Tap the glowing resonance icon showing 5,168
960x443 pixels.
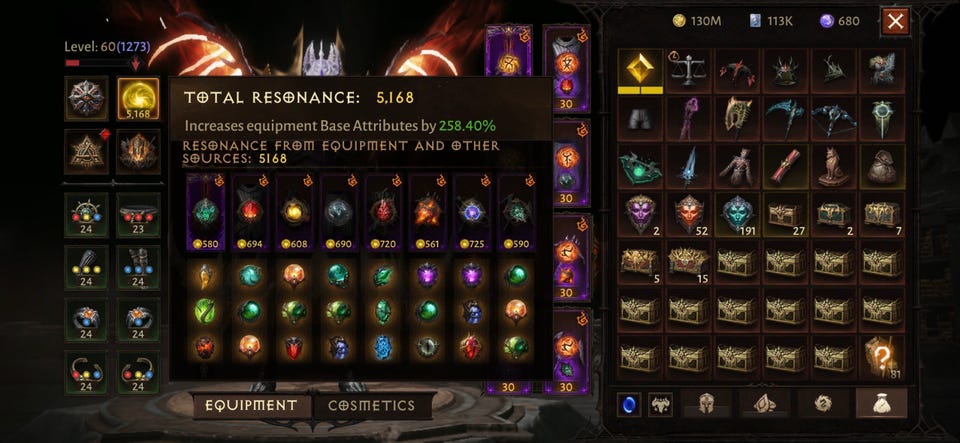(x=138, y=98)
